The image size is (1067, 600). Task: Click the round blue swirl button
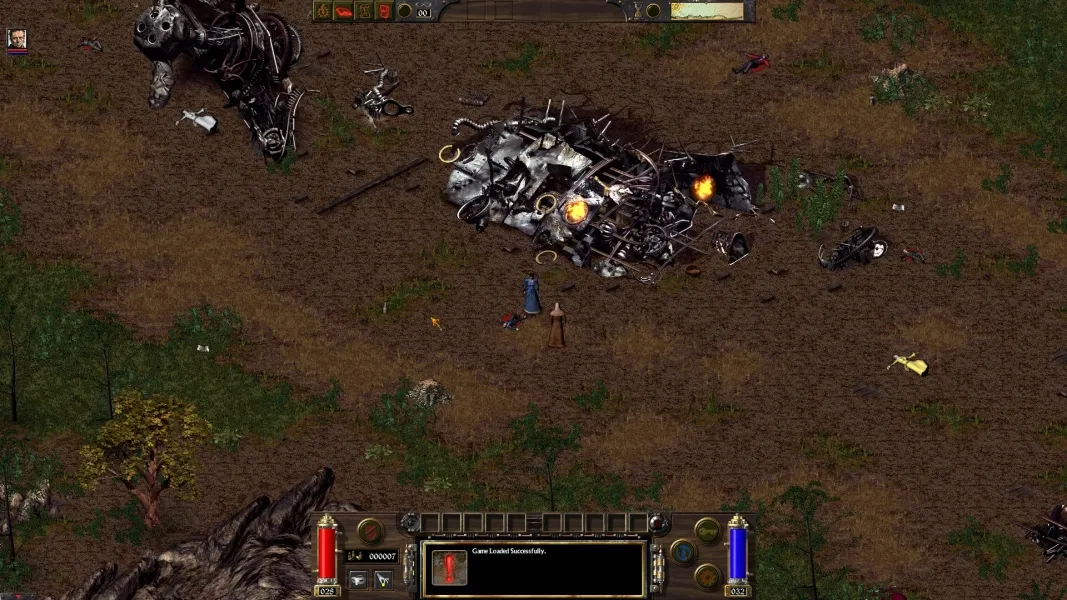684,552
